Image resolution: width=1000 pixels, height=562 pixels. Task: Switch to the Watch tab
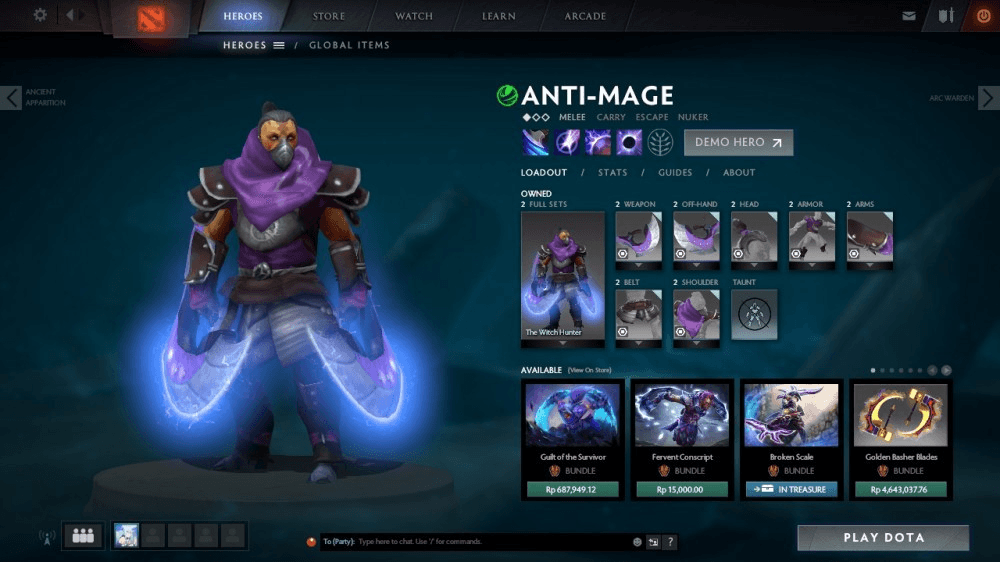click(414, 16)
